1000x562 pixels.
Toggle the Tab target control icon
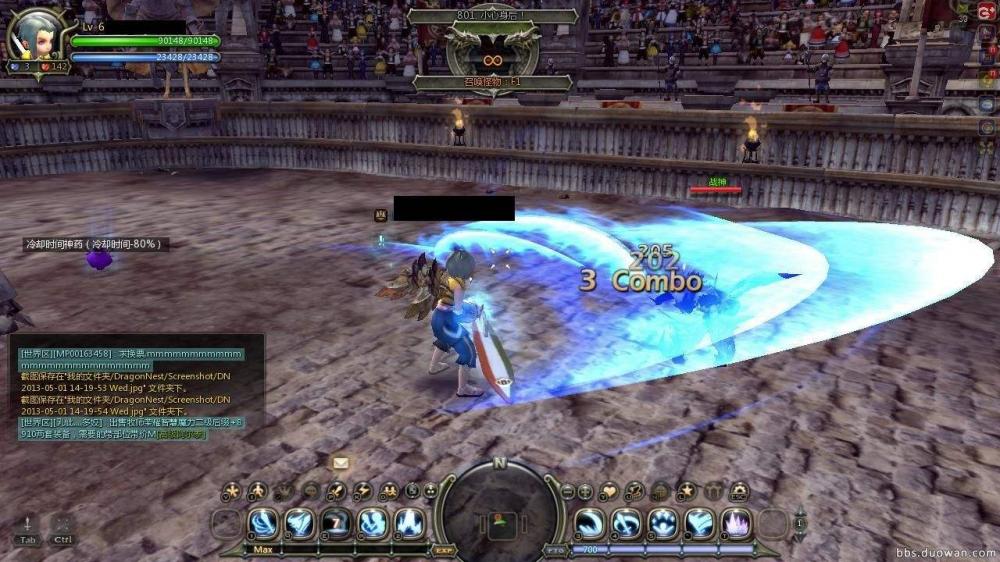(27, 529)
